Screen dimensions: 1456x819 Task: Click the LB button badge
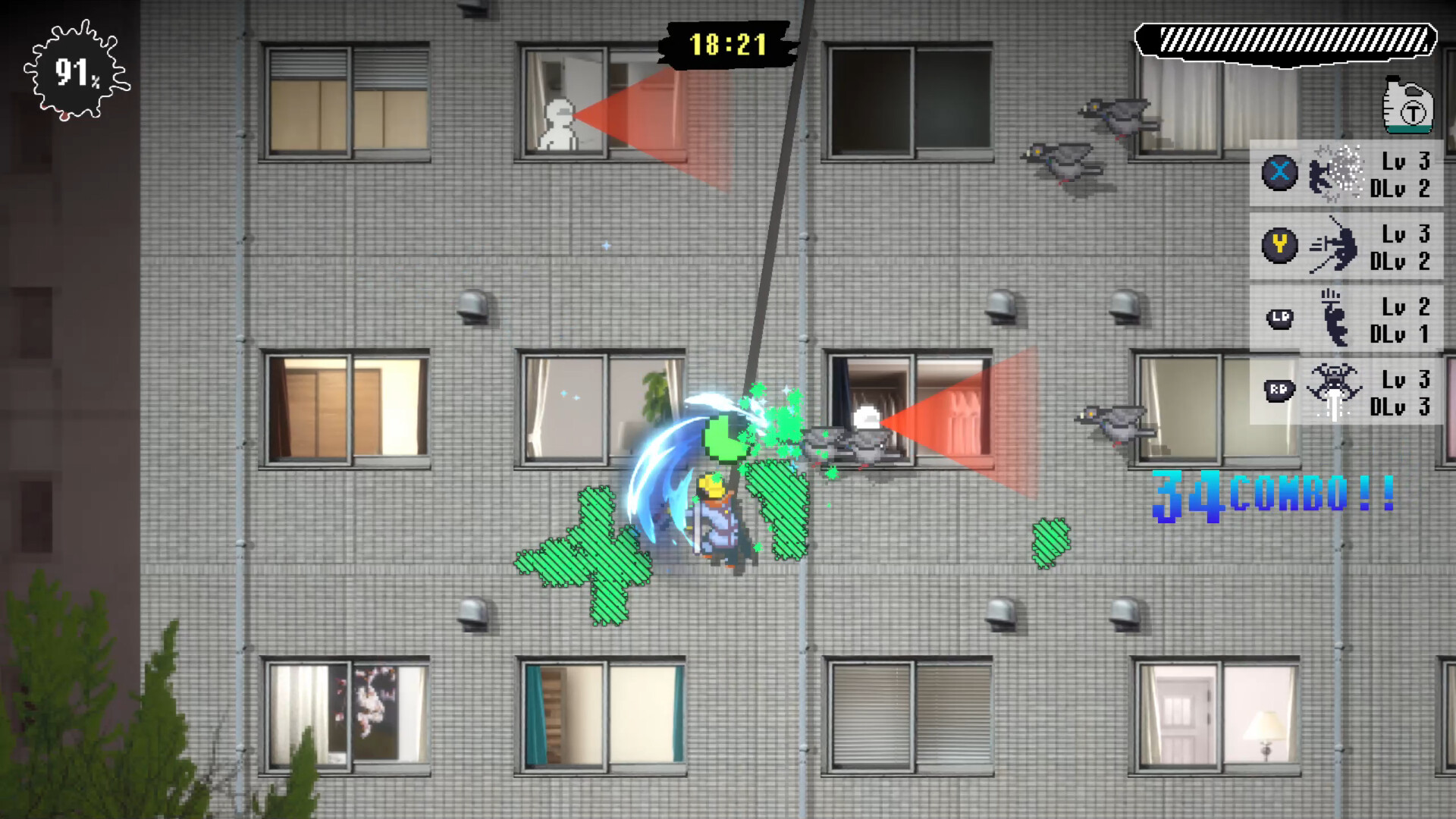(1280, 318)
